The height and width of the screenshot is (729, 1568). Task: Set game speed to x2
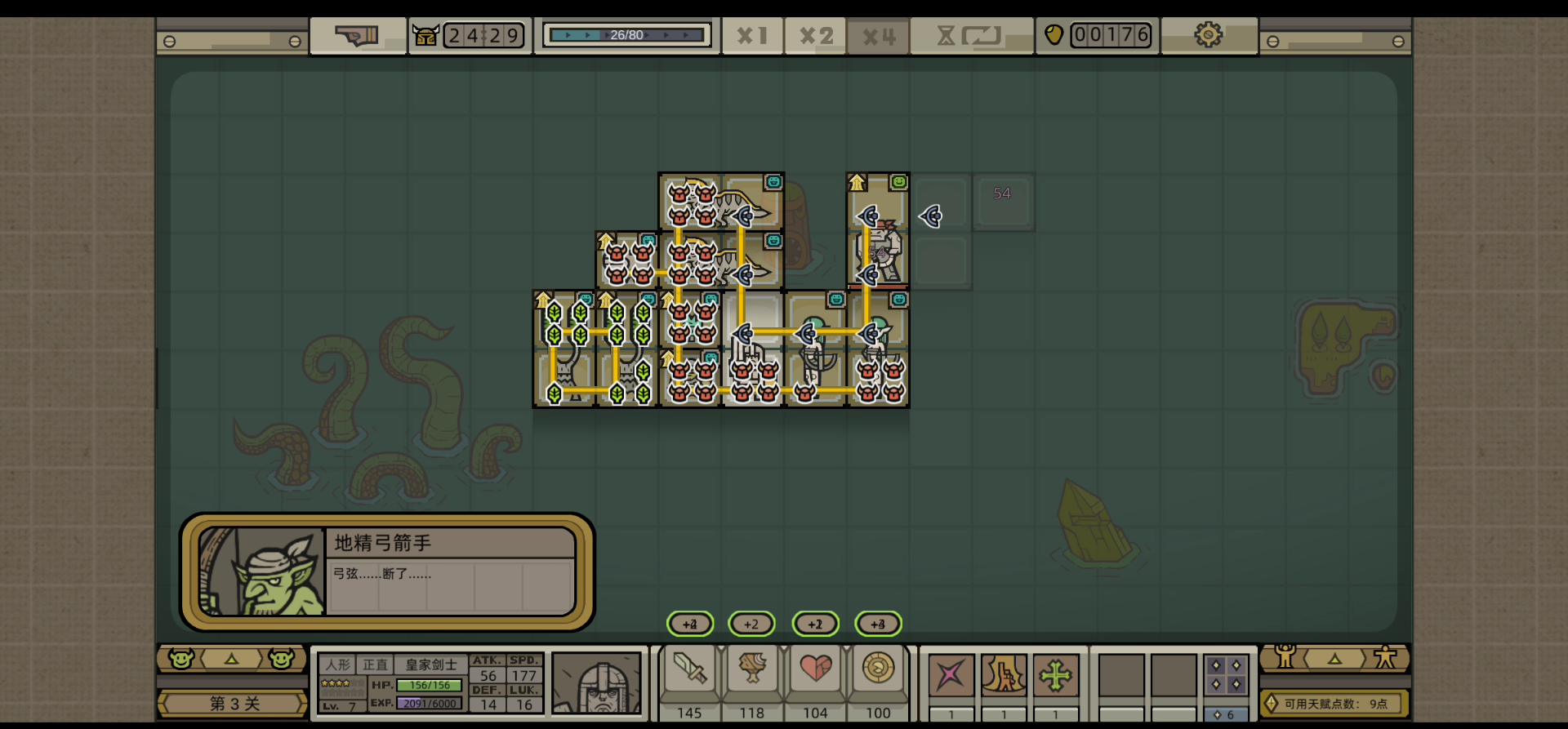coord(815,36)
